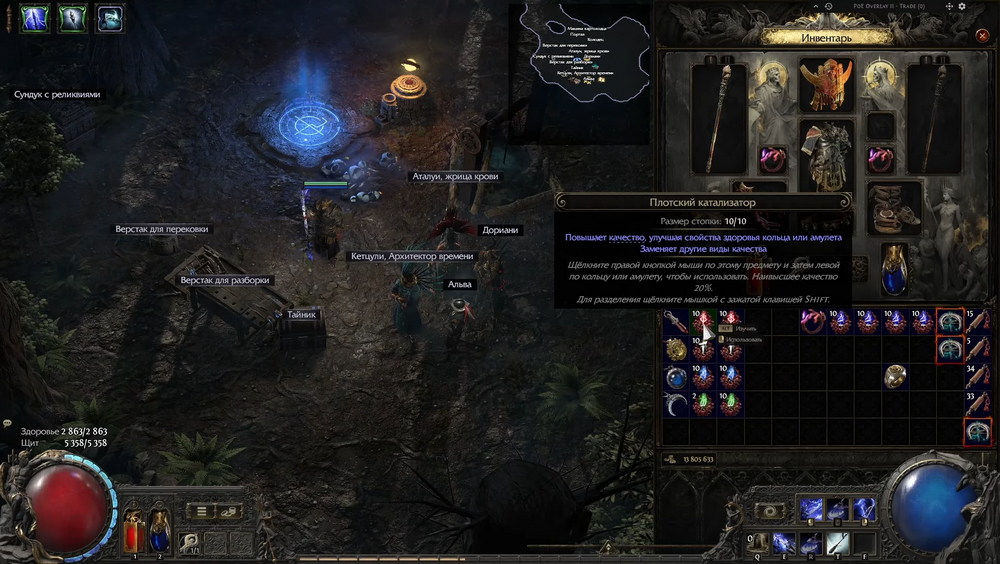
Task: Use the blue mana flask on HUD
Action: click(x=159, y=529)
